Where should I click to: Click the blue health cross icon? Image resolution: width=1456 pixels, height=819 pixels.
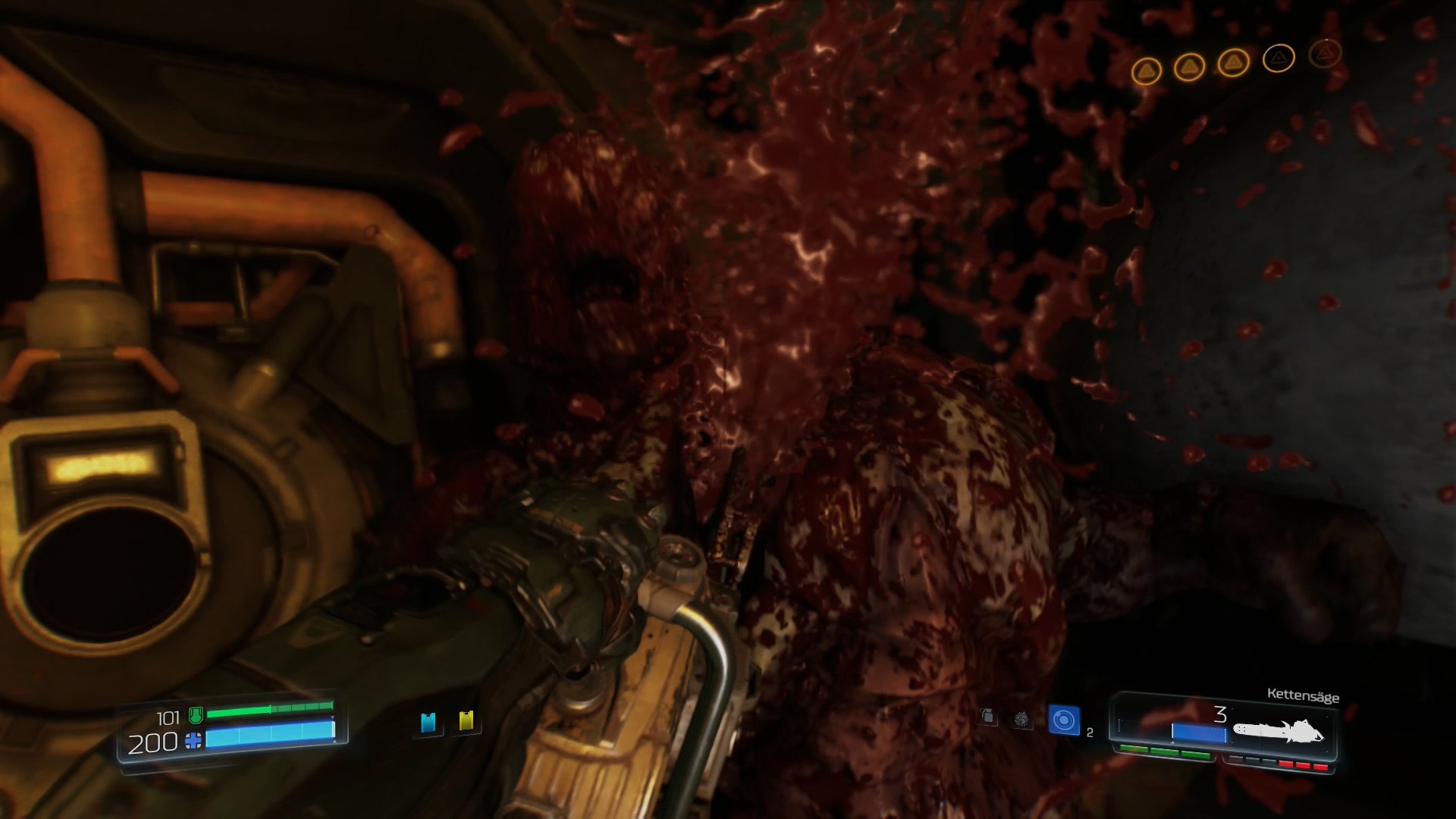tap(193, 741)
